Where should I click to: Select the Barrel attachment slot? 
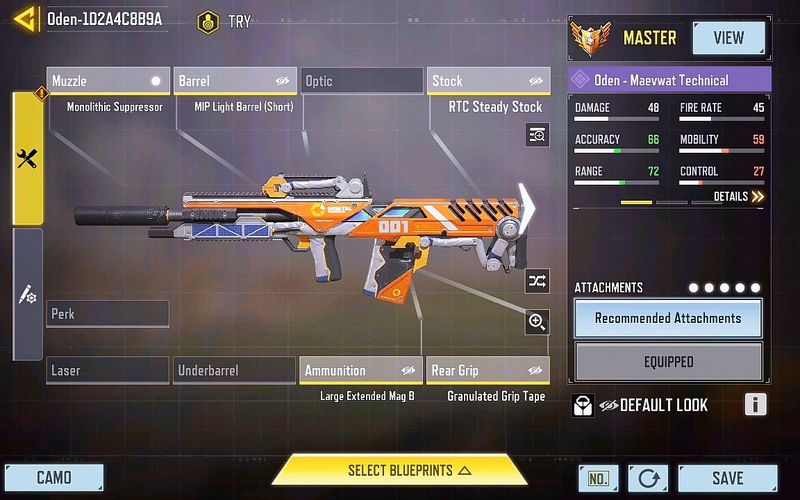pos(235,81)
